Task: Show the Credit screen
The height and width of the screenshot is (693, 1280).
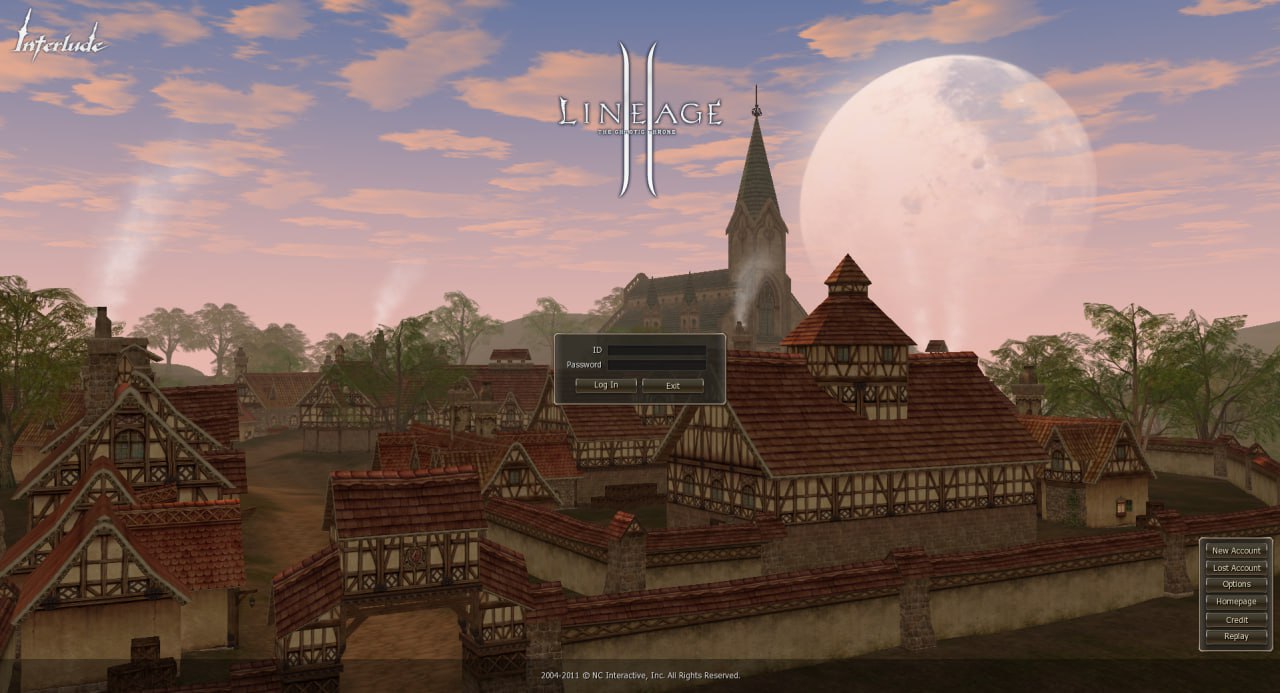Action: pyautogui.click(x=1236, y=620)
